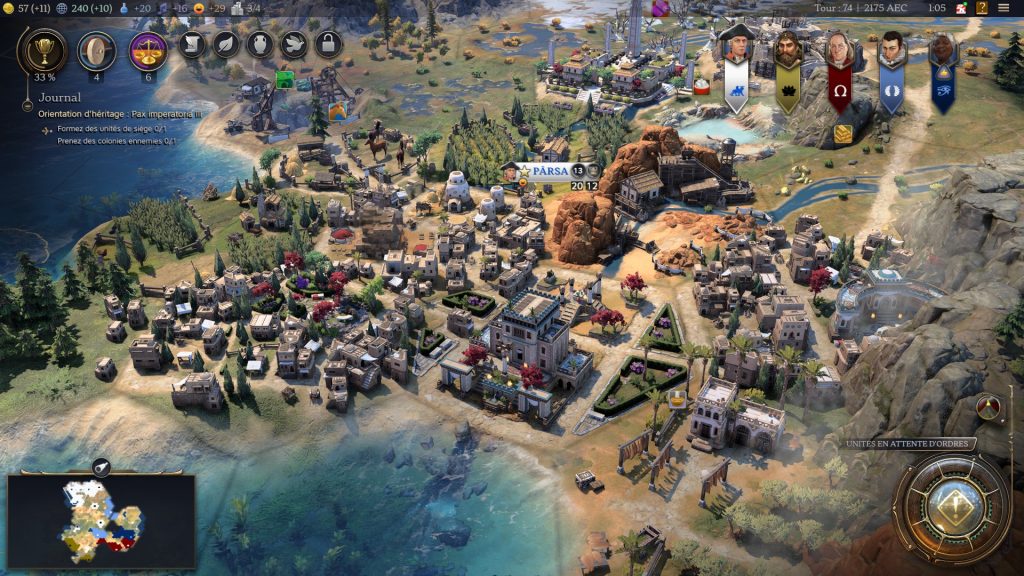This screenshot has height=576, width=1024.
Task: Open the fame trophy panel
Action: [42, 51]
